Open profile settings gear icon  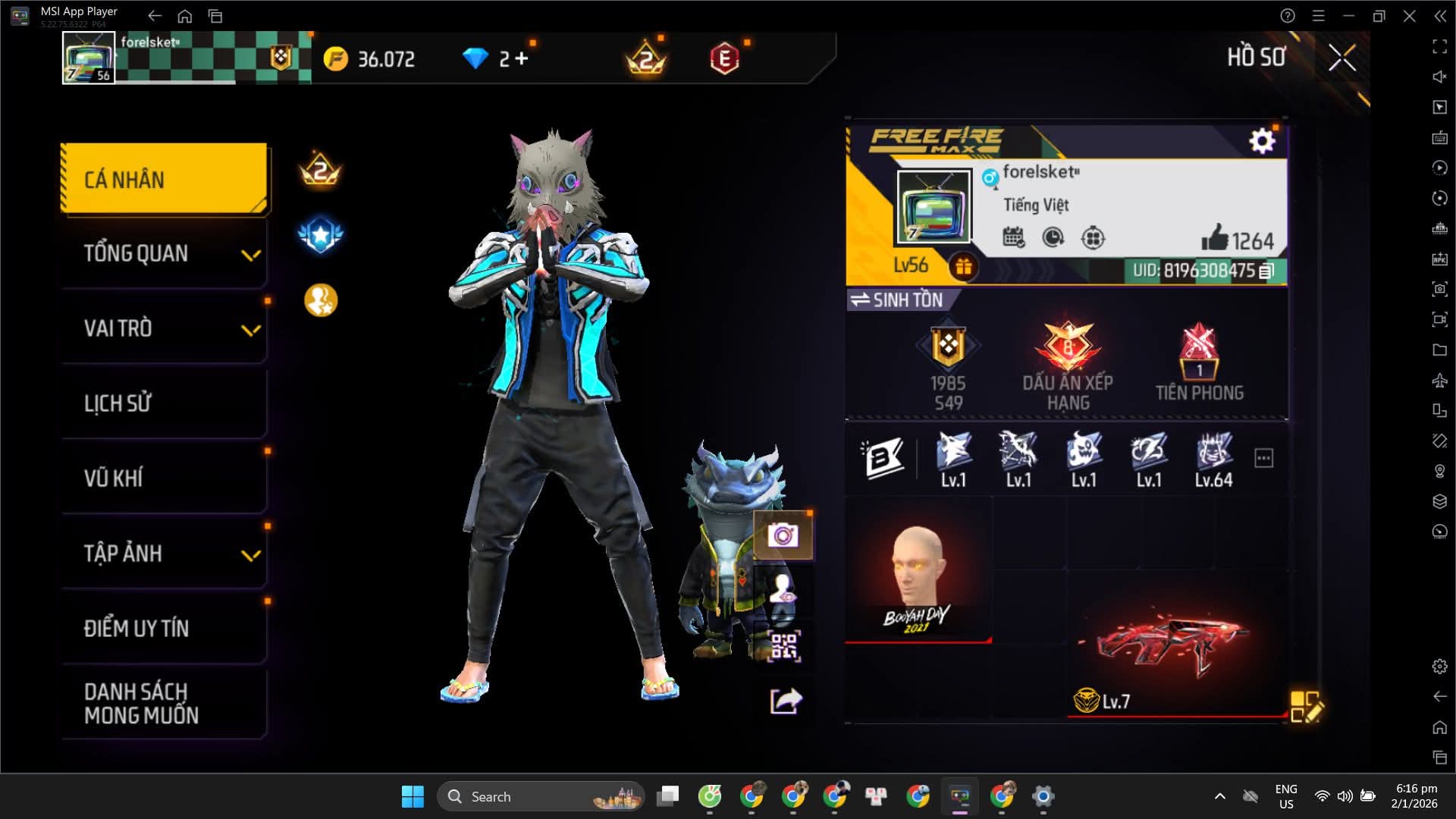tap(1262, 141)
